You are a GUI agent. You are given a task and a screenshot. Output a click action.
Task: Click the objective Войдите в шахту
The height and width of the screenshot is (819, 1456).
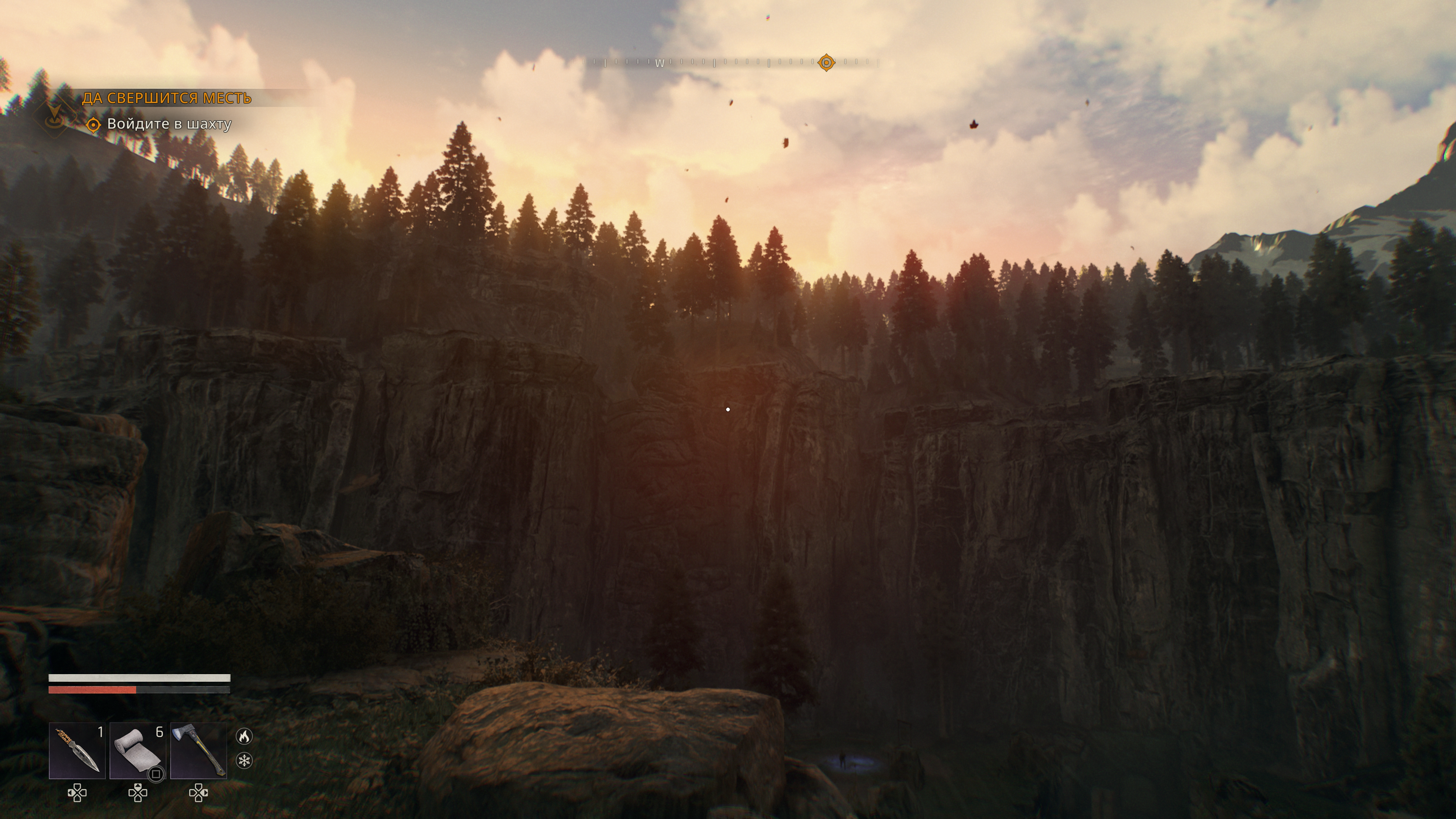pos(169,124)
